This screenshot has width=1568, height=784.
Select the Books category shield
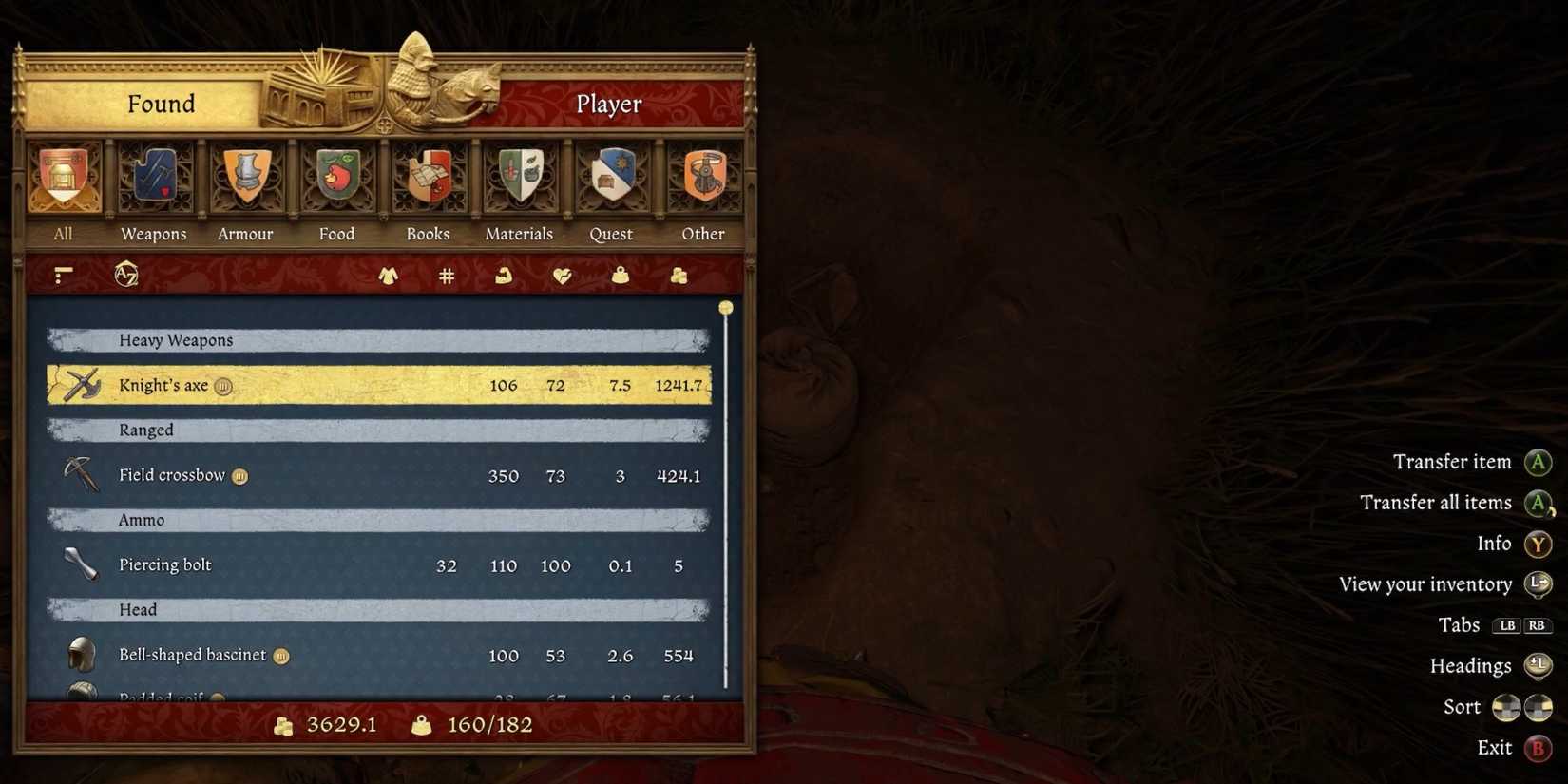tap(428, 181)
